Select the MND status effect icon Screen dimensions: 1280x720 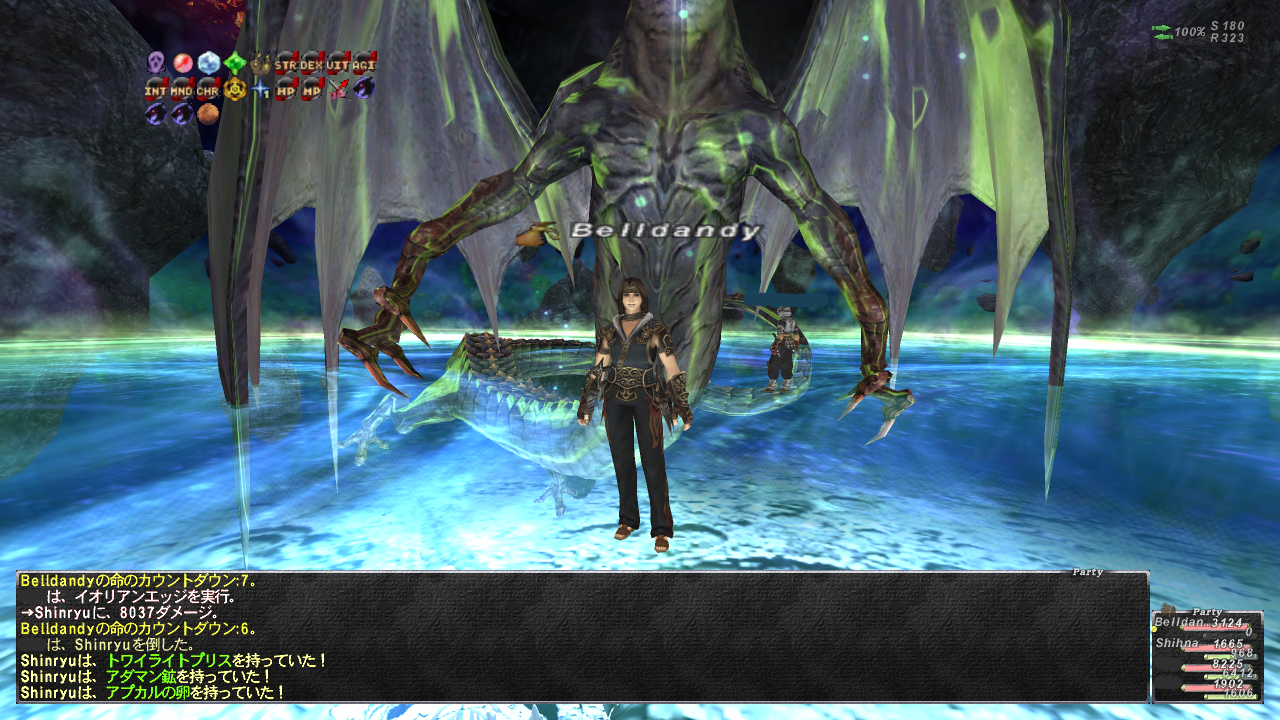(x=182, y=88)
